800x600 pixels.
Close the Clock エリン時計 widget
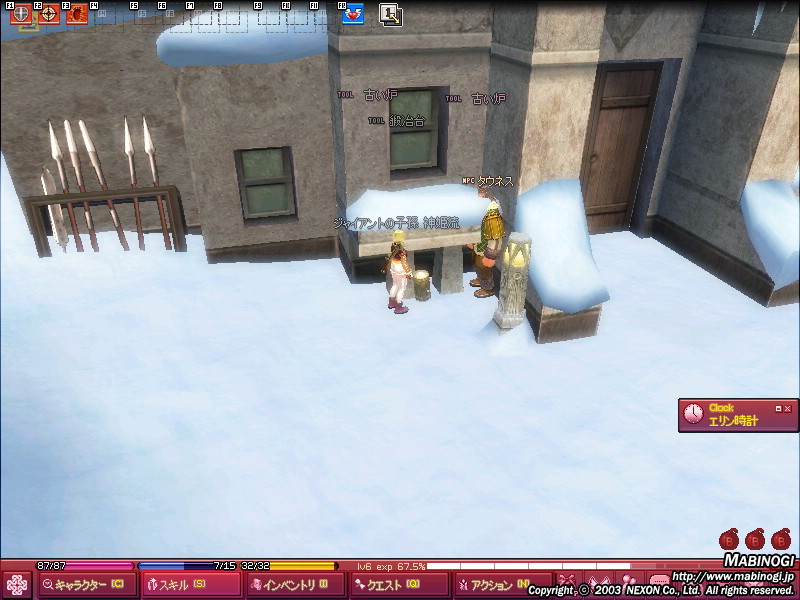pyautogui.click(x=788, y=409)
